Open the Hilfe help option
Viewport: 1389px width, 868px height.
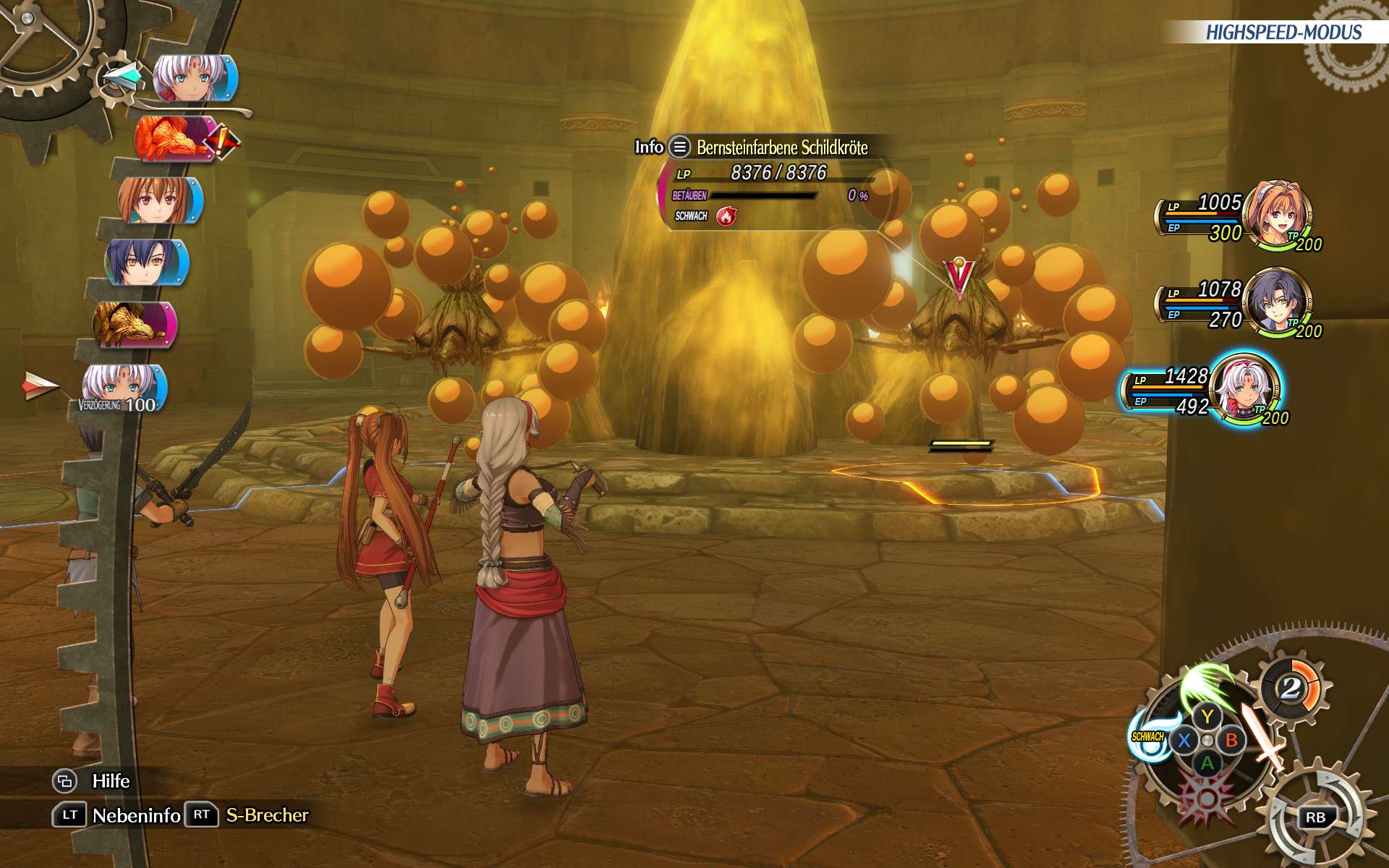[x=111, y=781]
